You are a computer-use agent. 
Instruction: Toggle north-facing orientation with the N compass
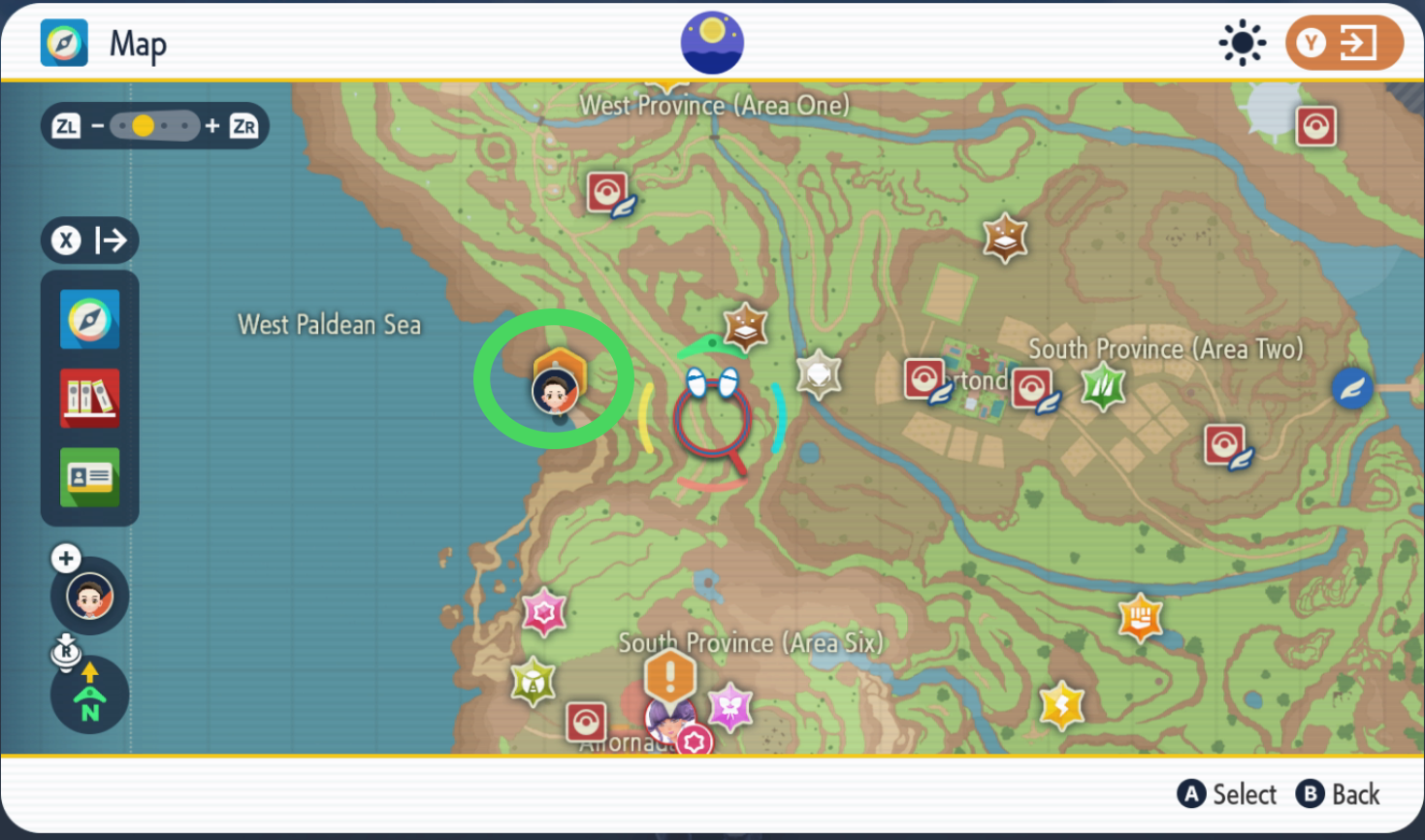click(x=89, y=695)
